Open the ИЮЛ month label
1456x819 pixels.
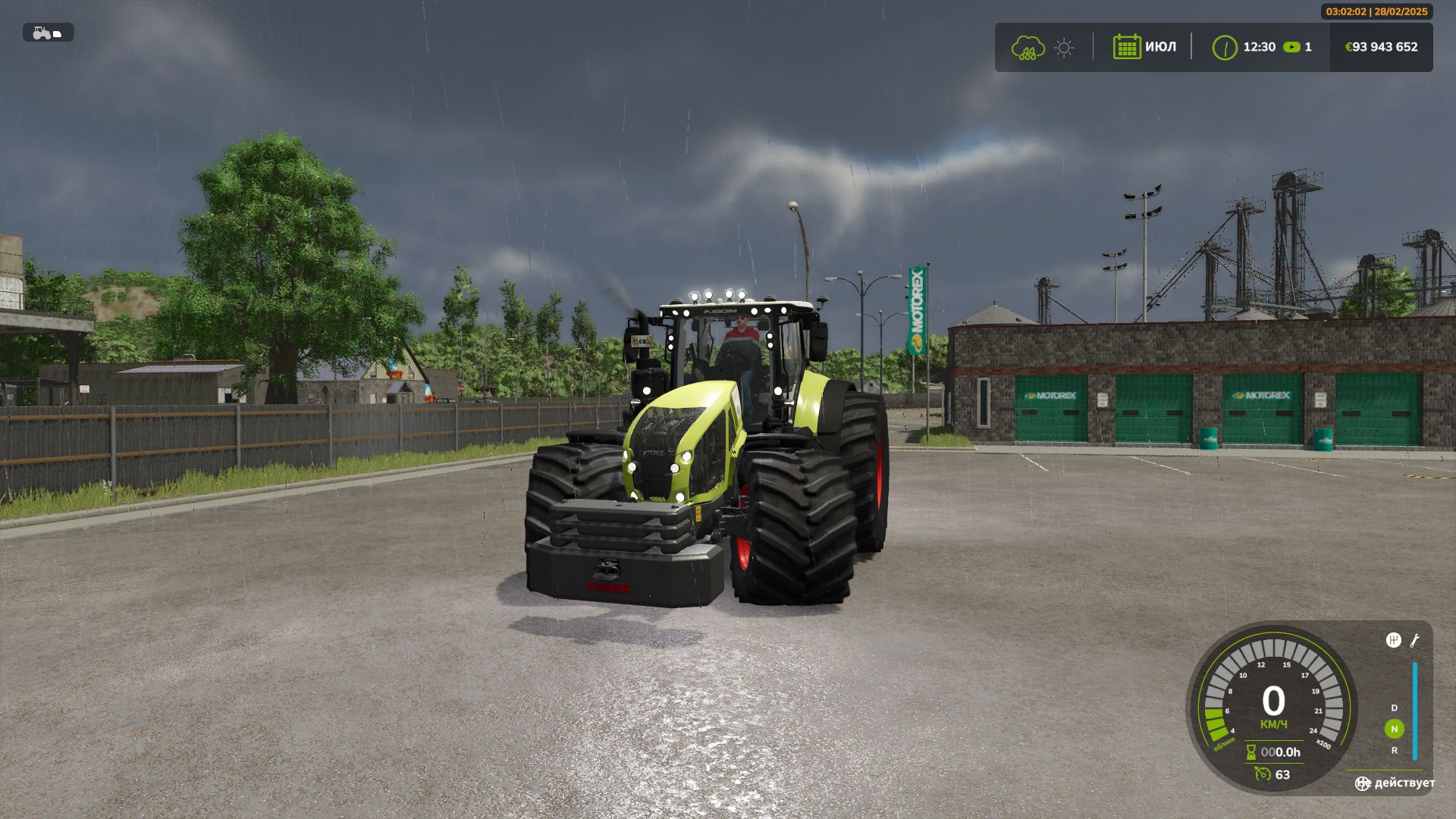pyautogui.click(x=1159, y=47)
